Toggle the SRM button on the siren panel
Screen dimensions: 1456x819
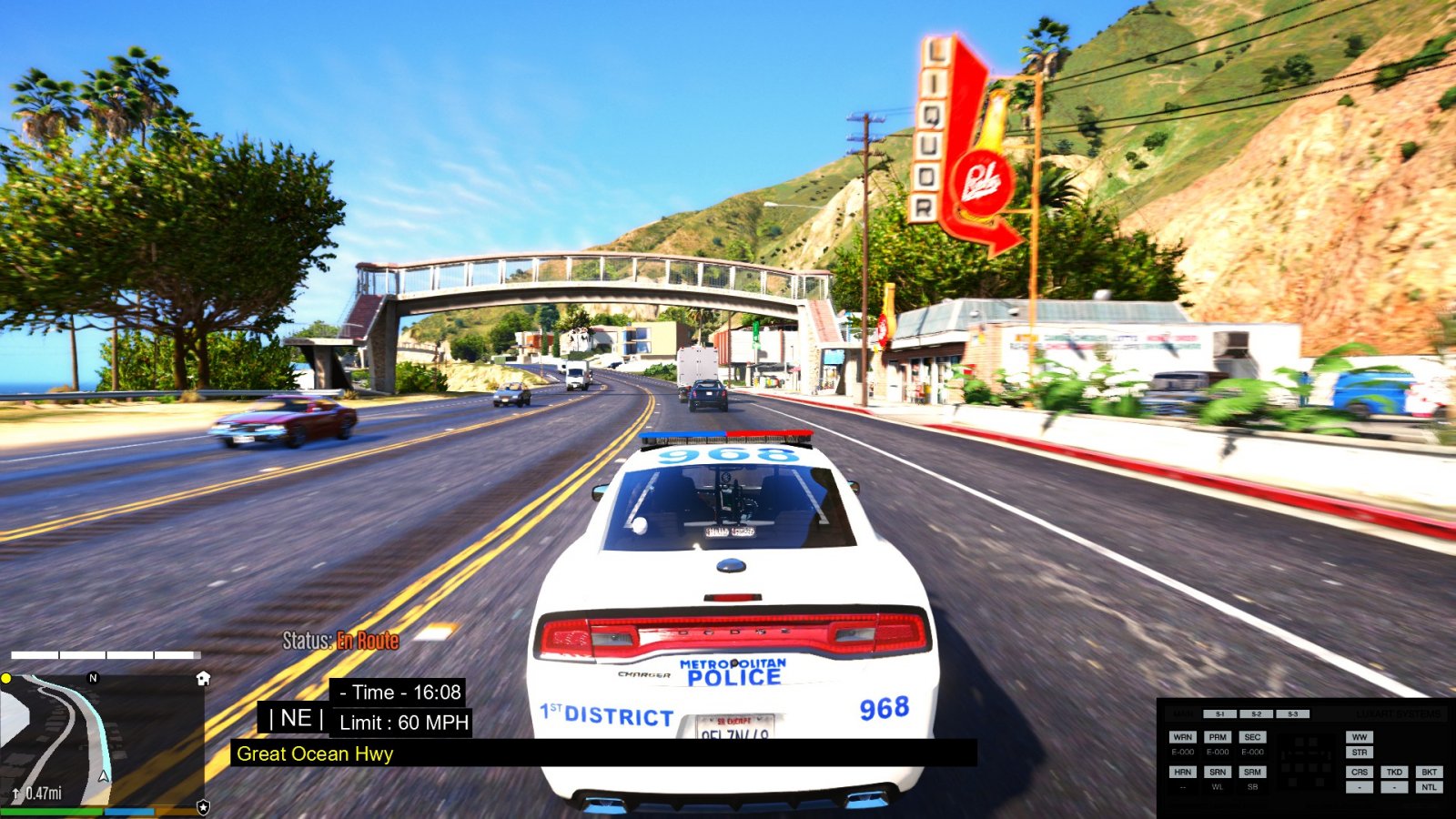click(1252, 772)
